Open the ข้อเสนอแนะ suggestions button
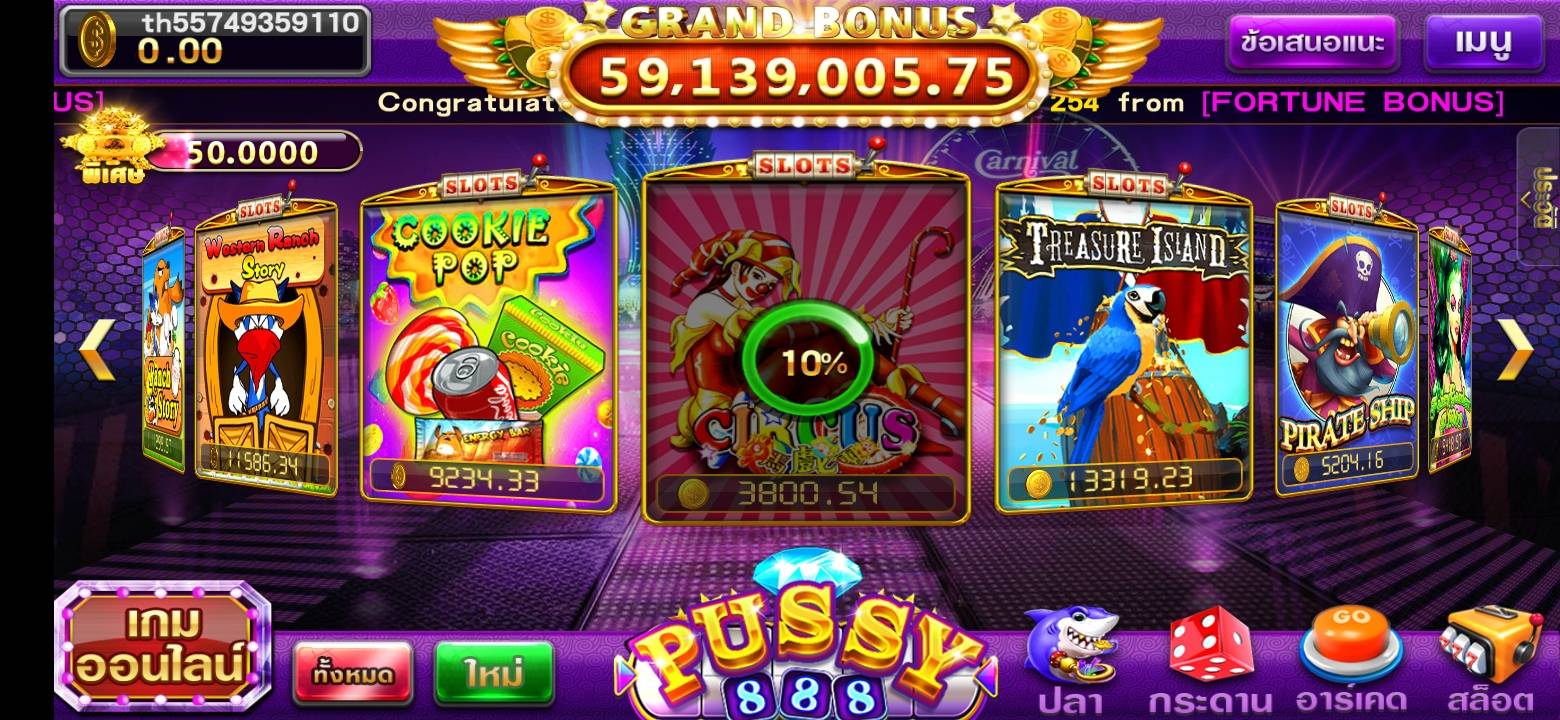The image size is (1560, 720). coord(1311,42)
